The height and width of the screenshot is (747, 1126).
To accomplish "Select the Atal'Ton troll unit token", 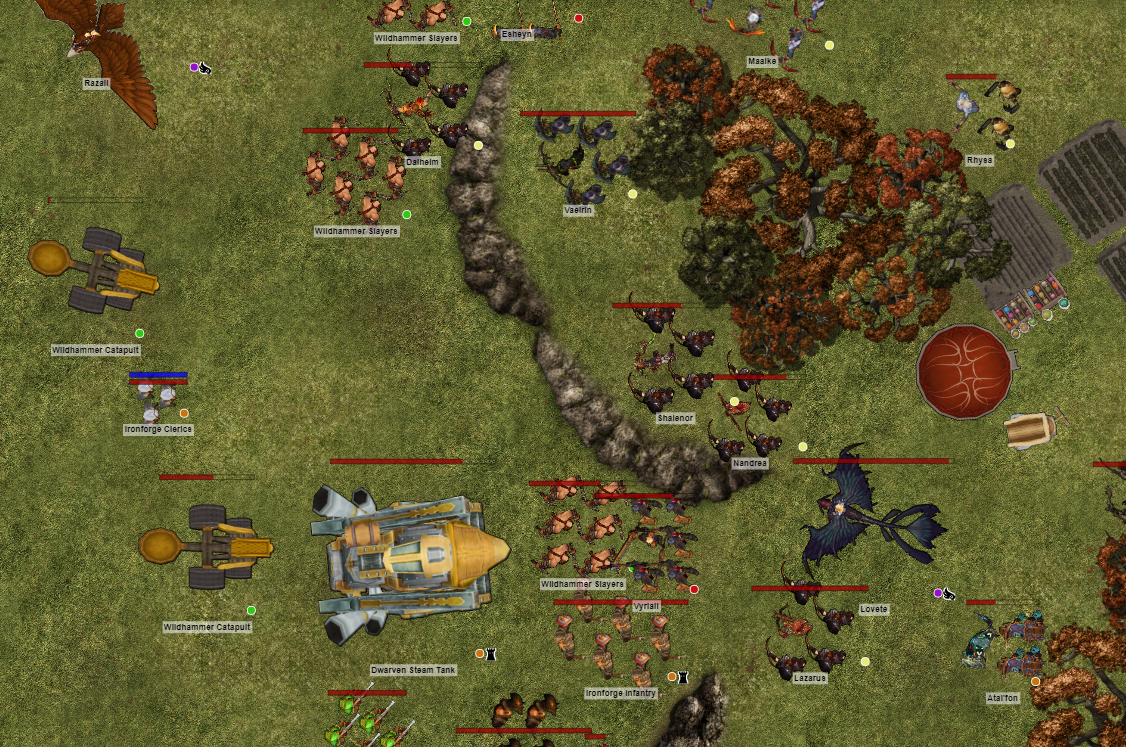I will tap(1003, 642).
